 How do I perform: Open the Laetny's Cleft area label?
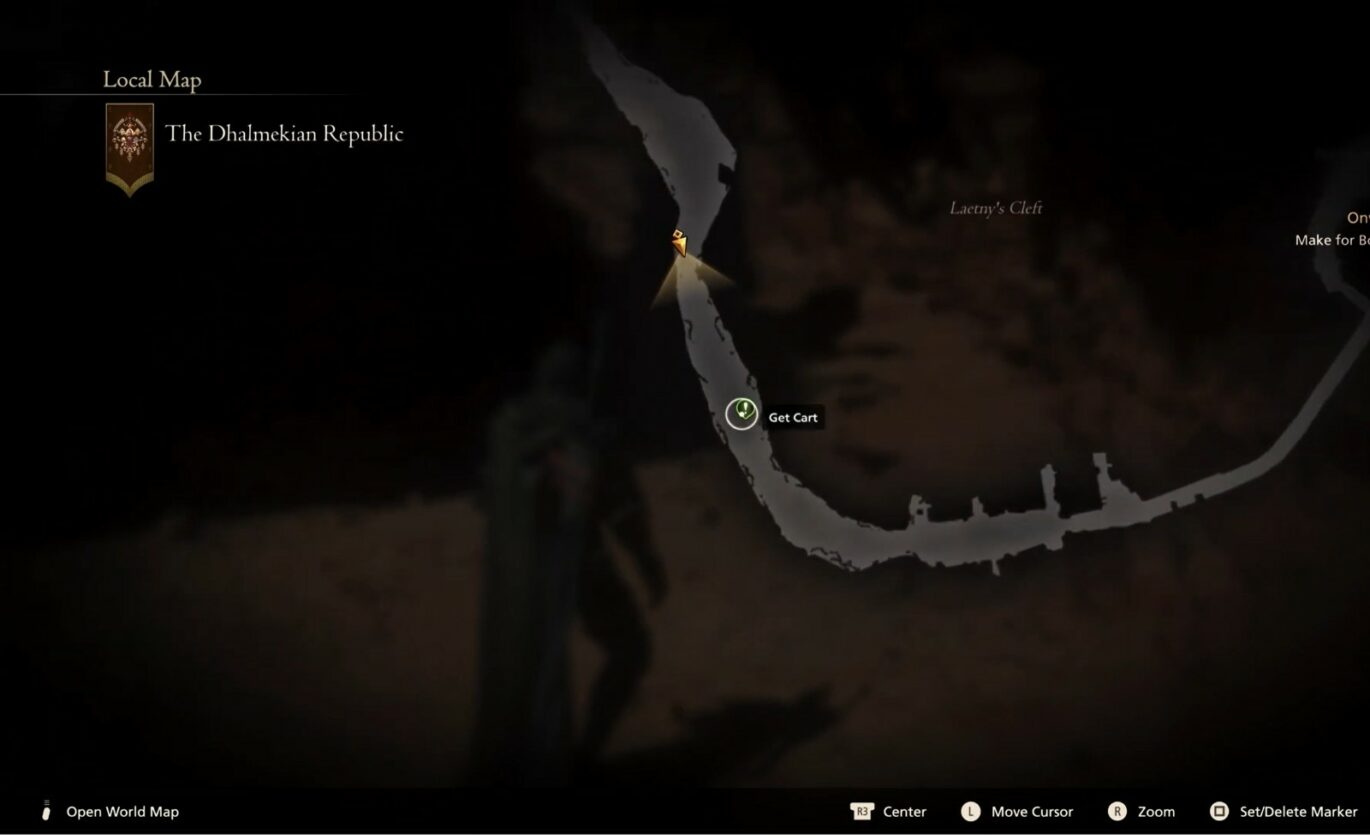pyautogui.click(x=996, y=209)
